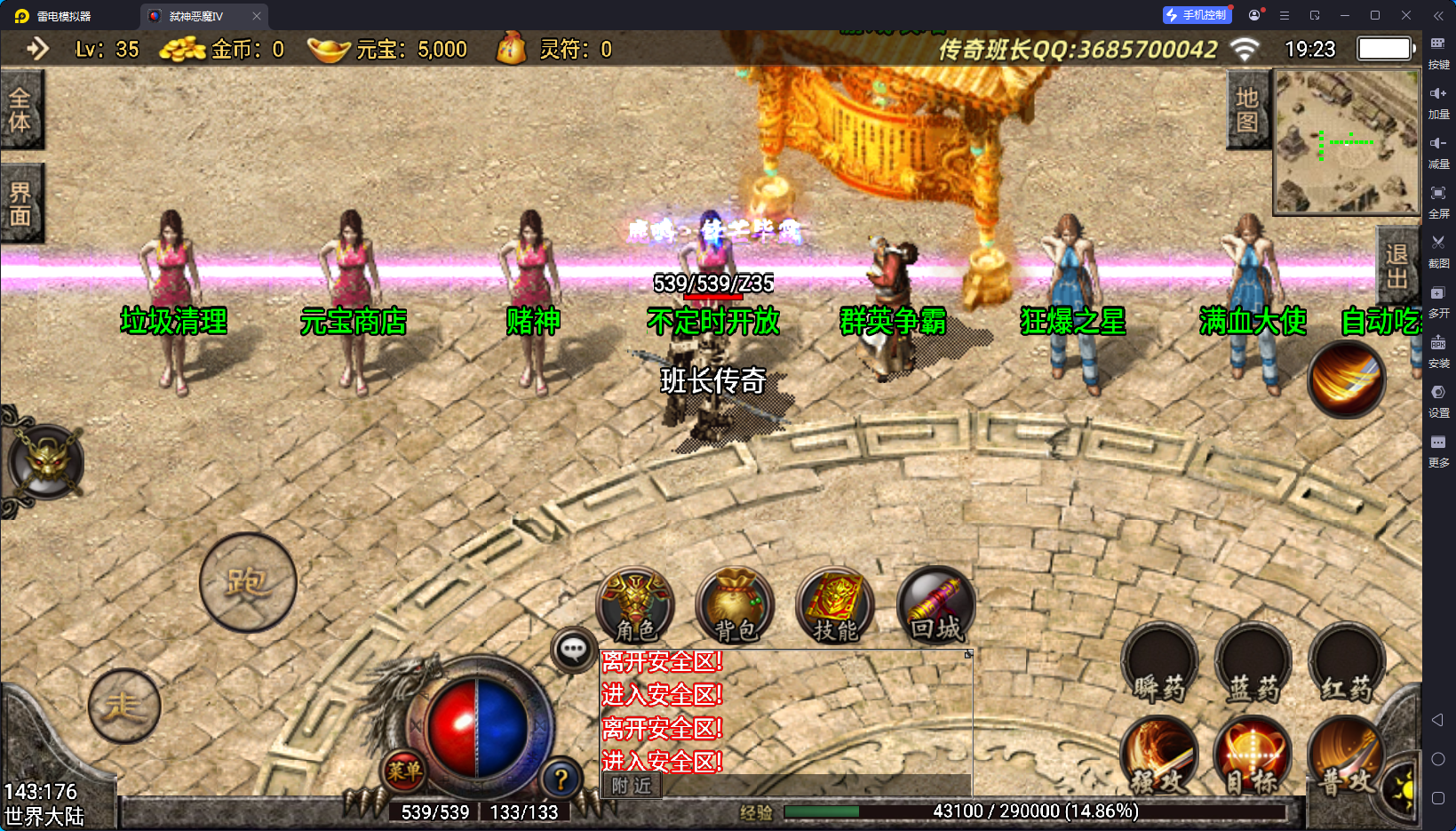1456x831 pixels.
Task: Click the question mark help button
Action: point(561,779)
